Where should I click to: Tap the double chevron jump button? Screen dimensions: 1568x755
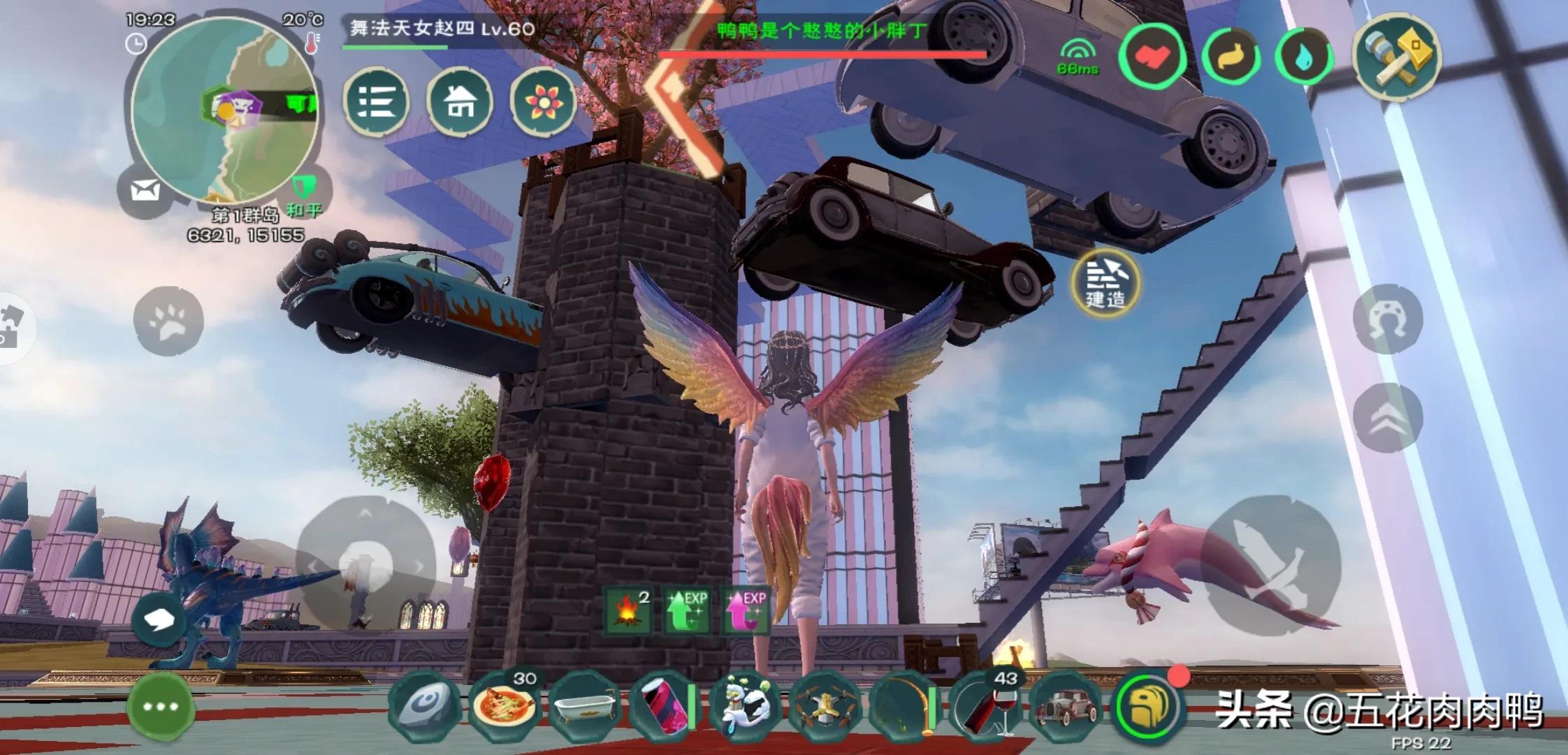click(1388, 418)
